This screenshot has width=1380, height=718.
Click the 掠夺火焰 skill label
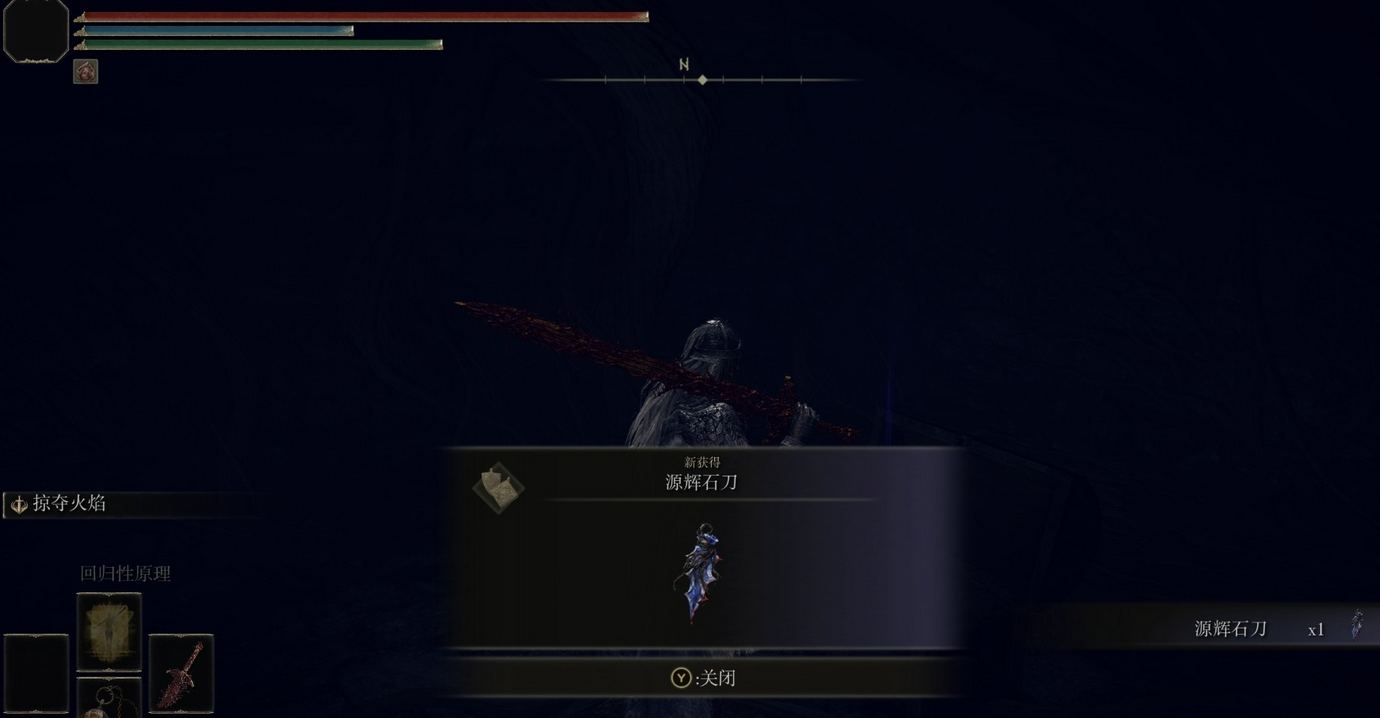point(68,504)
